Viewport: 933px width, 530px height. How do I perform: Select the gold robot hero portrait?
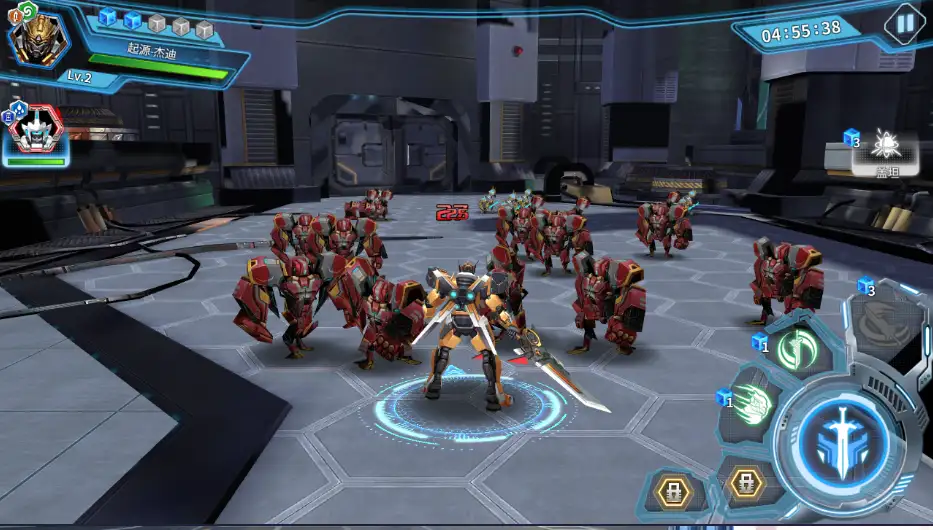38,39
